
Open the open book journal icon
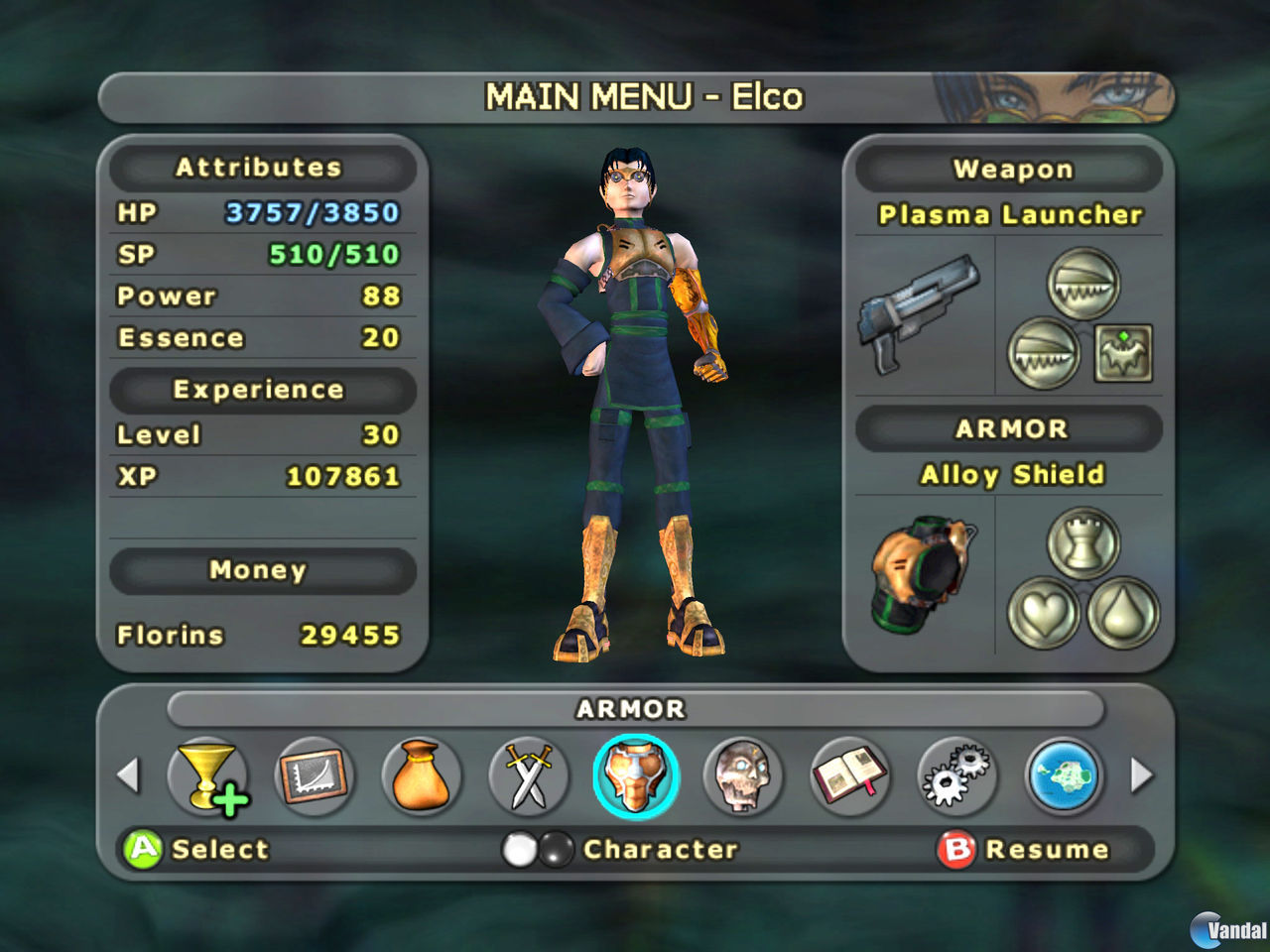pos(849,776)
